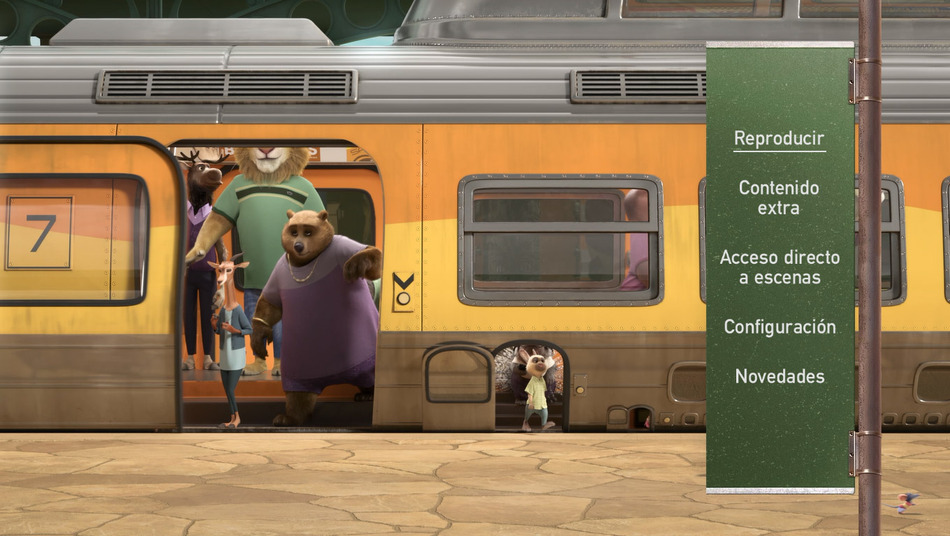Show the Novedades section
Screen dimensions: 950x536
click(779, 377)
